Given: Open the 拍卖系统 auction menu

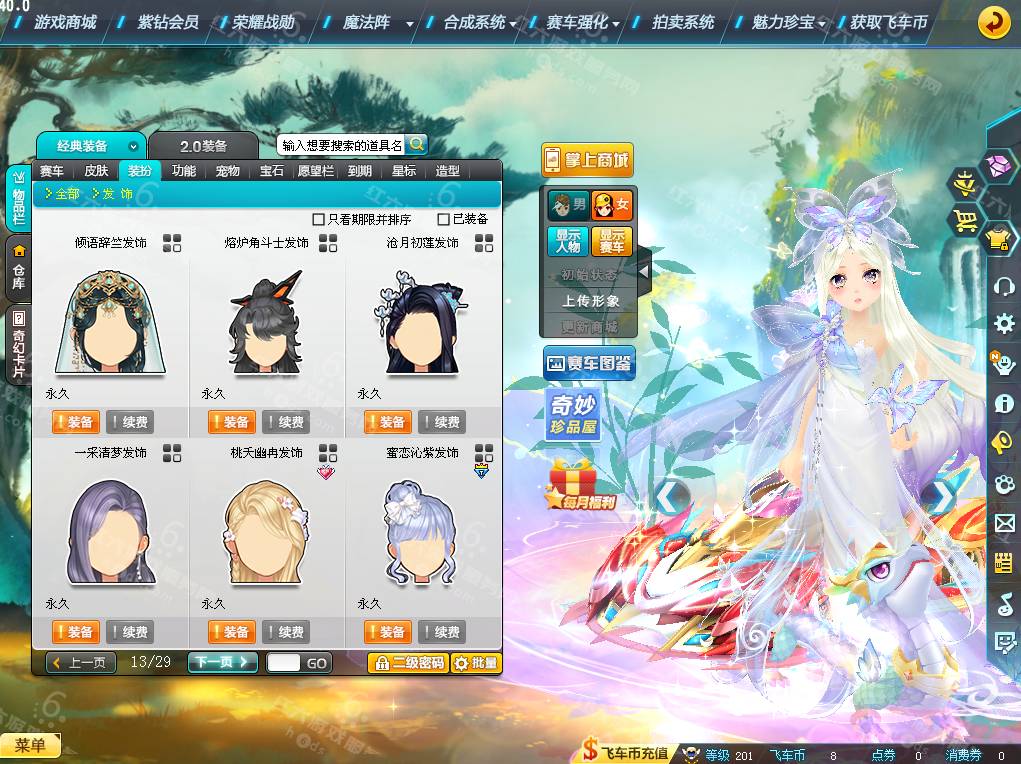Looking at the screenshot, I should coord(683,22).
